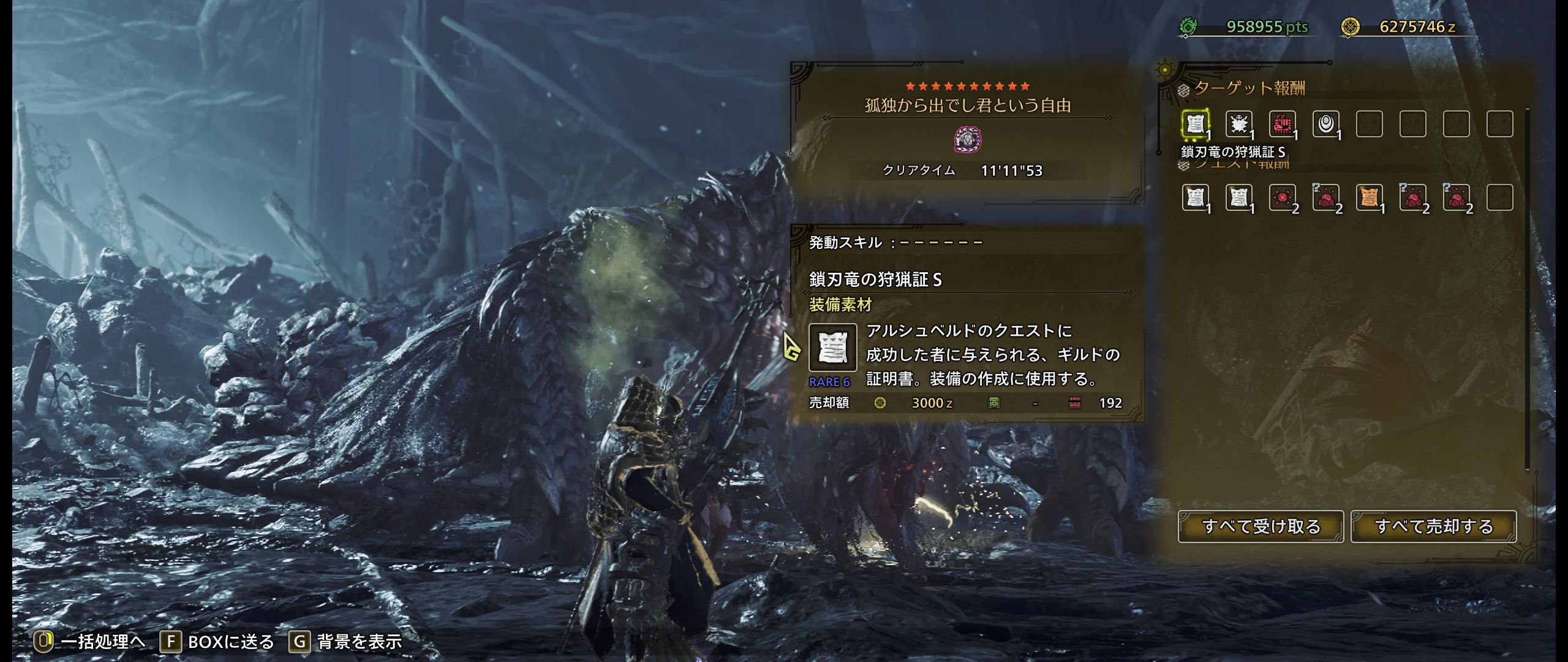Click the すべて受け取る (receive all) button

(x=1261, y=527)
